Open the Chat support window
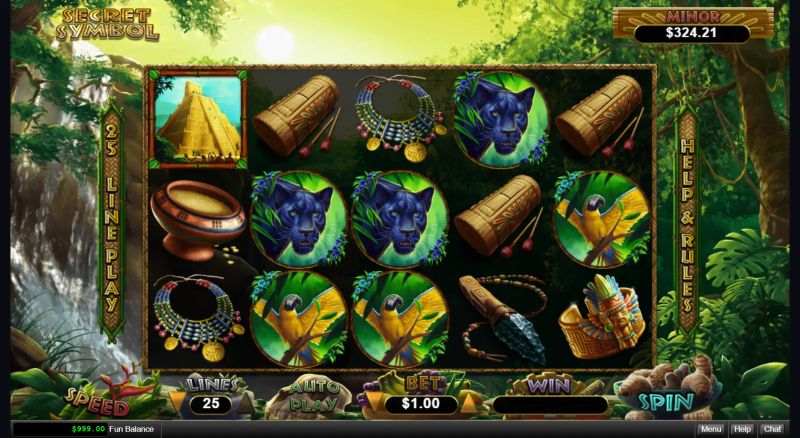 772,429
